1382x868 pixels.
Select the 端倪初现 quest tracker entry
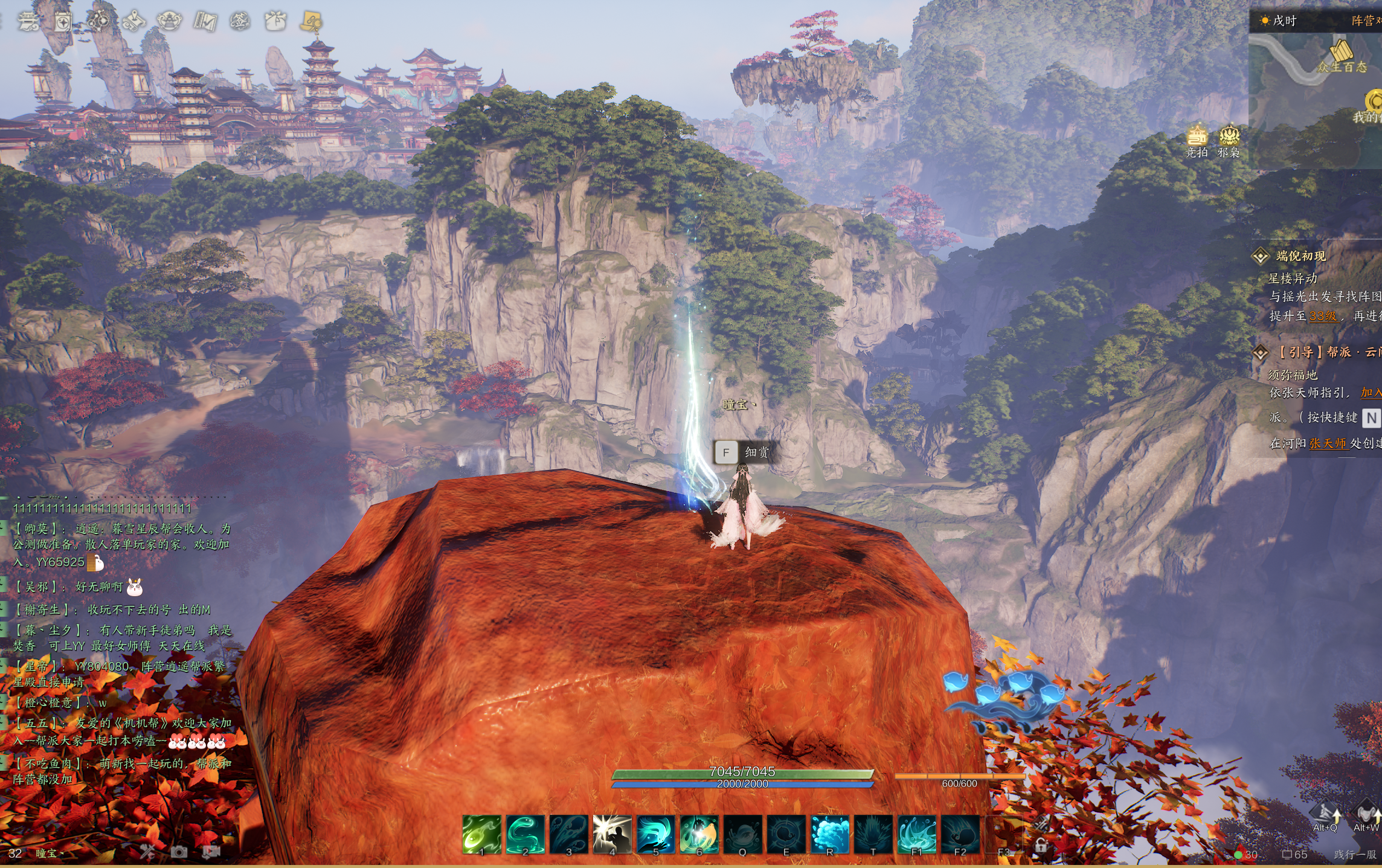point(1300,256)
